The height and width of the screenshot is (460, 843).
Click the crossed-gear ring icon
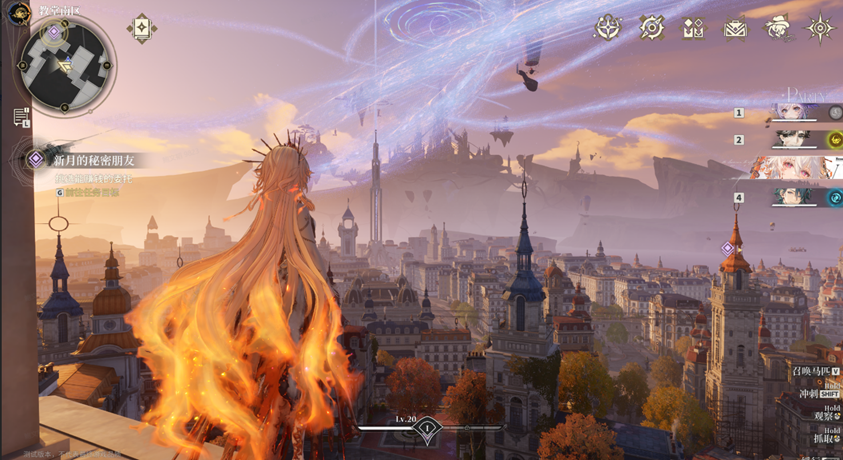(x=651, y=28)
